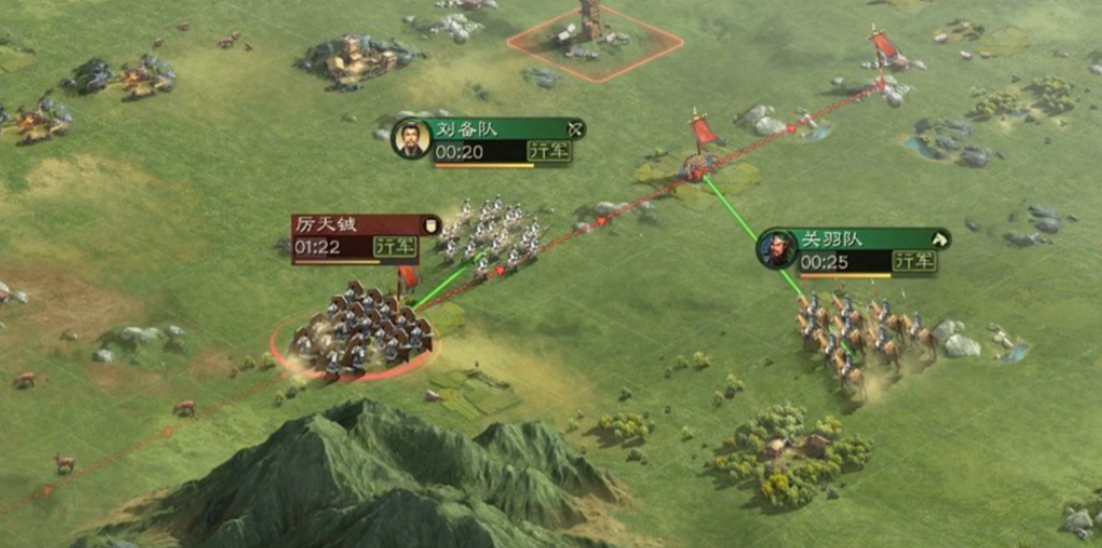Screen dimensions: 1102x548
Task: Click the 行军 status tag under 关羽队
Action: 914,262
